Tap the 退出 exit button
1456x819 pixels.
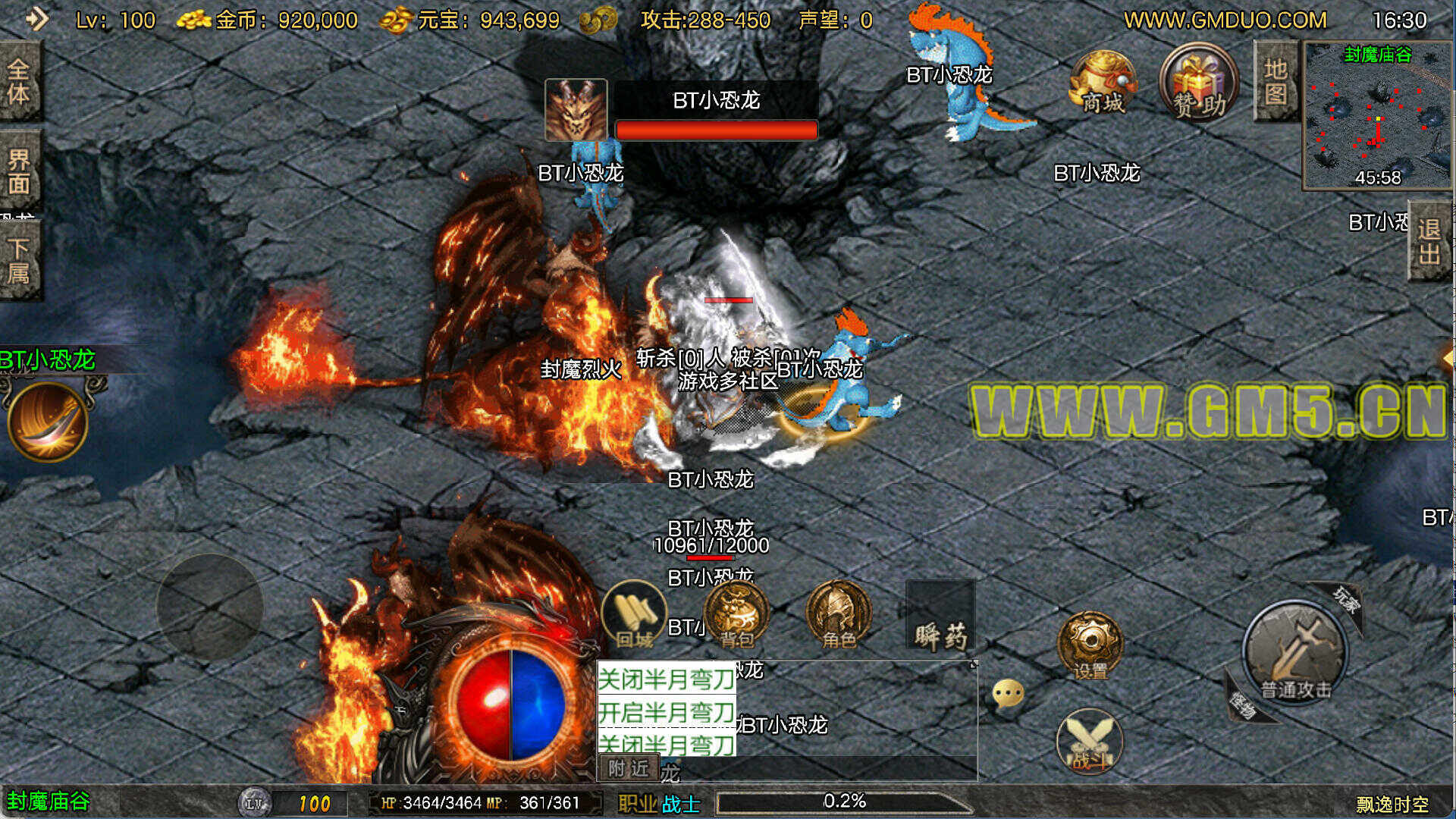(1429, 241)
